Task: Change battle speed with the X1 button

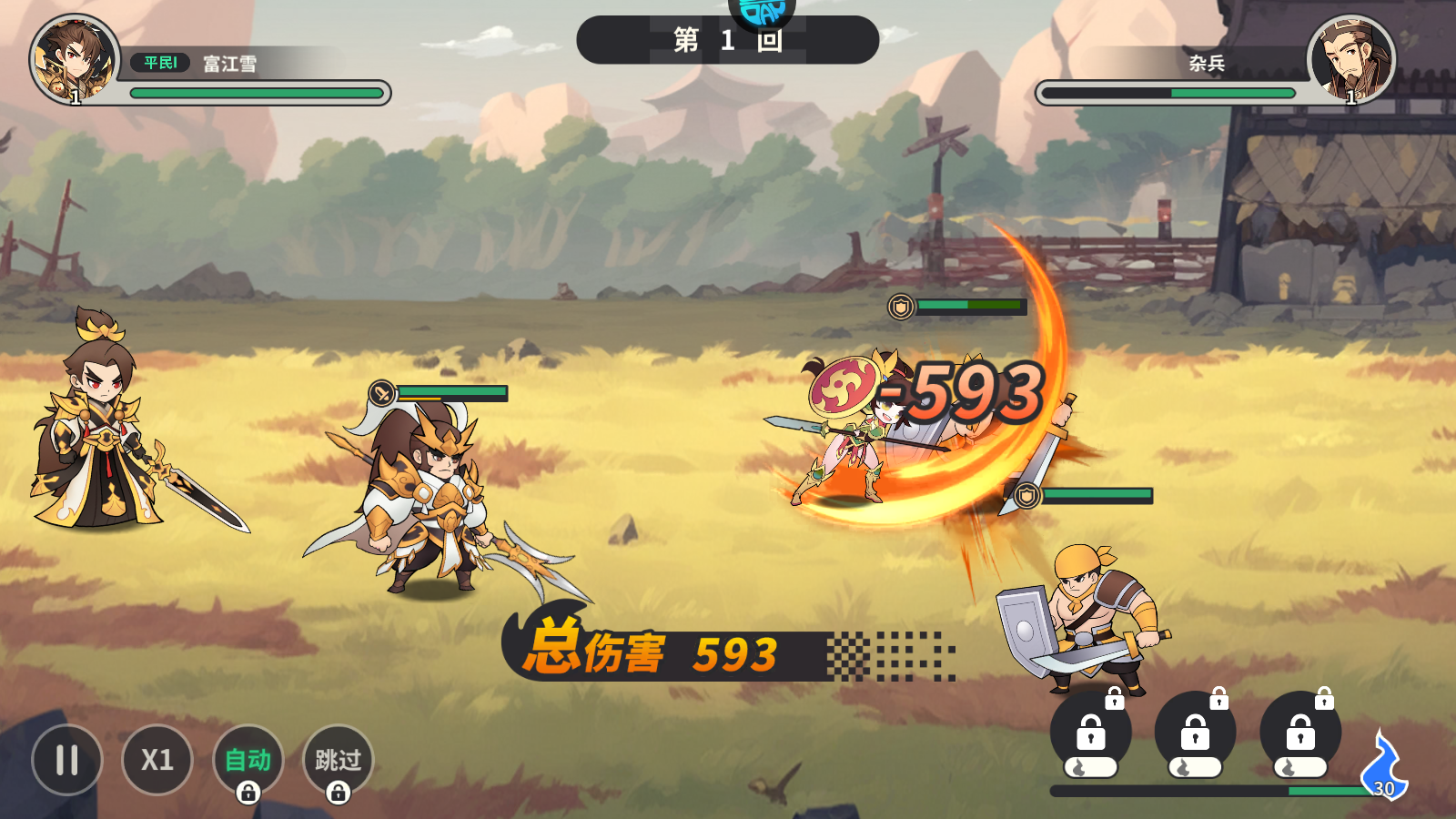Action: click(157, 760)
